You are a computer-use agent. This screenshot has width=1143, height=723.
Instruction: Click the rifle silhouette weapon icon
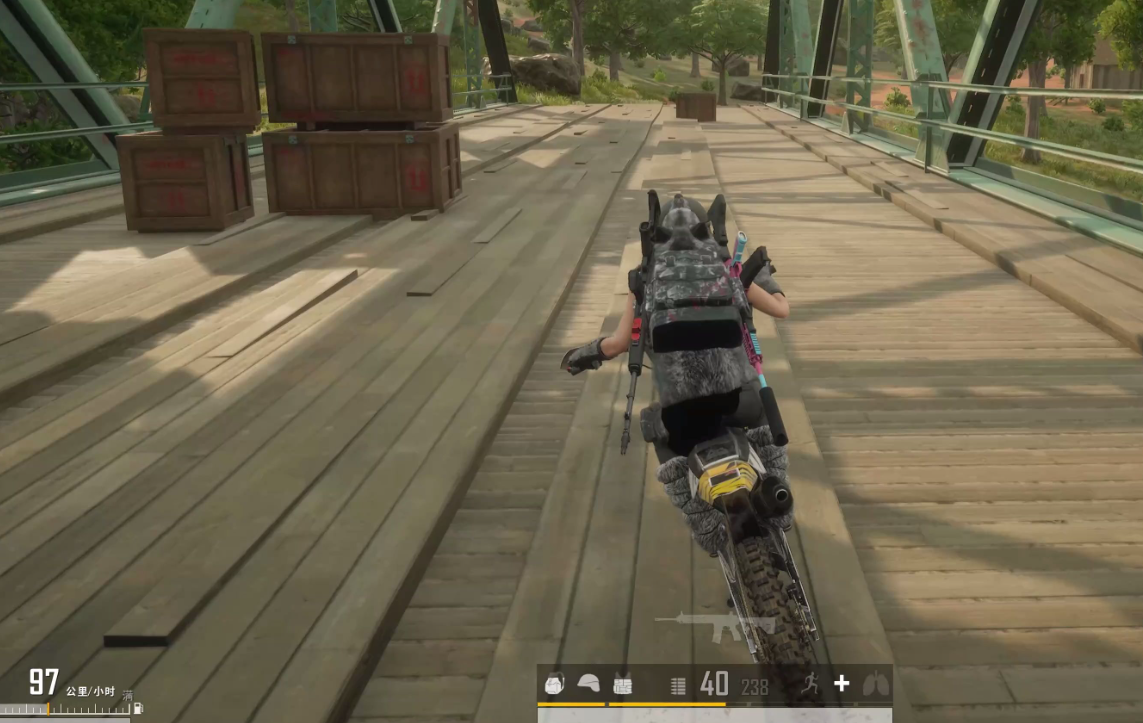[714, 625]
